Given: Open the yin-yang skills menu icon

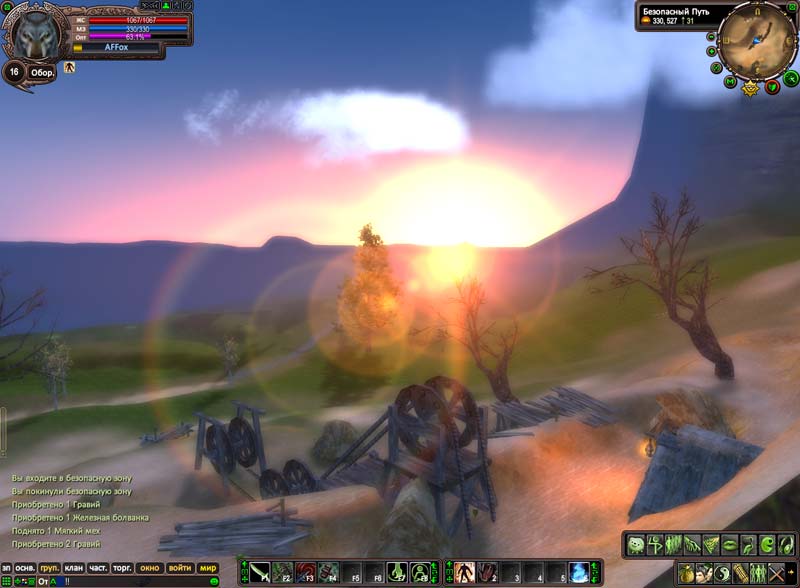Looking at the screenshot, I should point(722,574).
